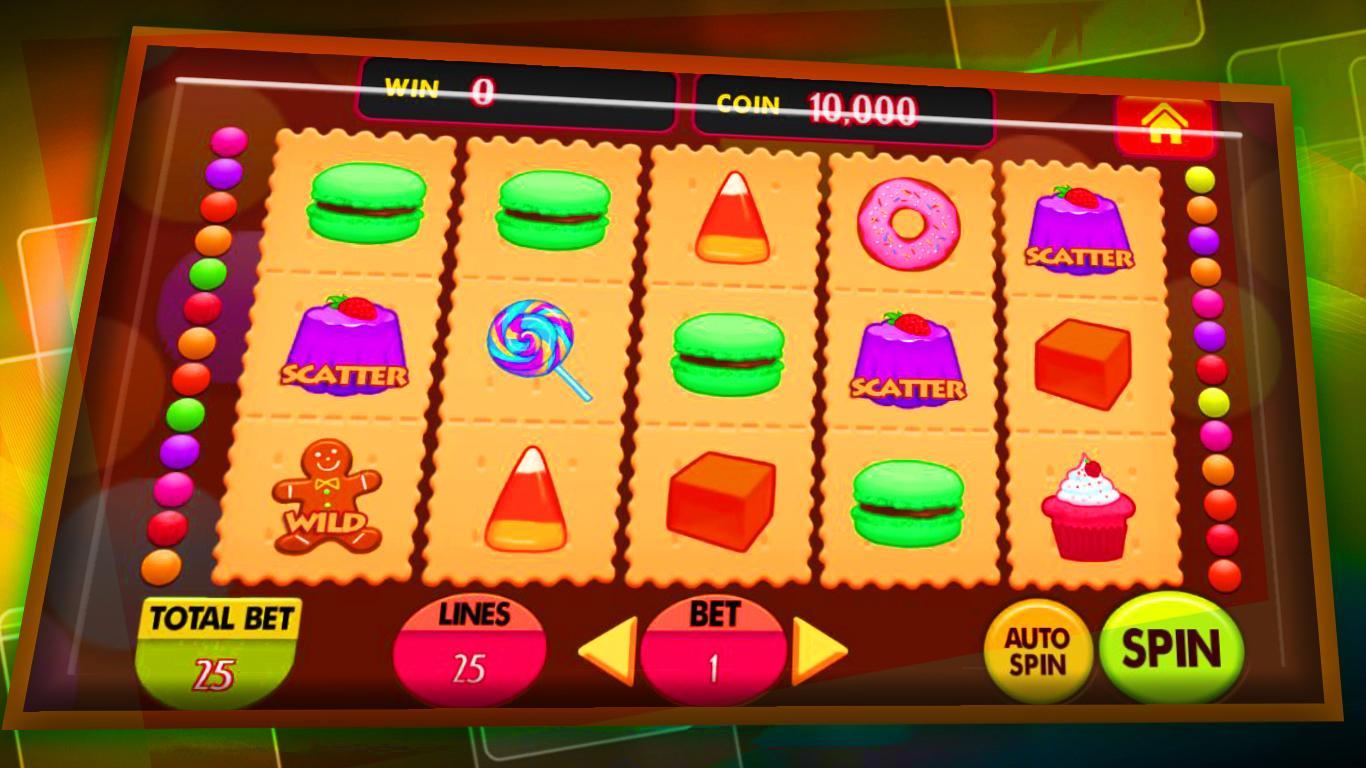Screen dimensions: 1366x768
Task: Open the LINES selector
Action: (x=470, y=640)
